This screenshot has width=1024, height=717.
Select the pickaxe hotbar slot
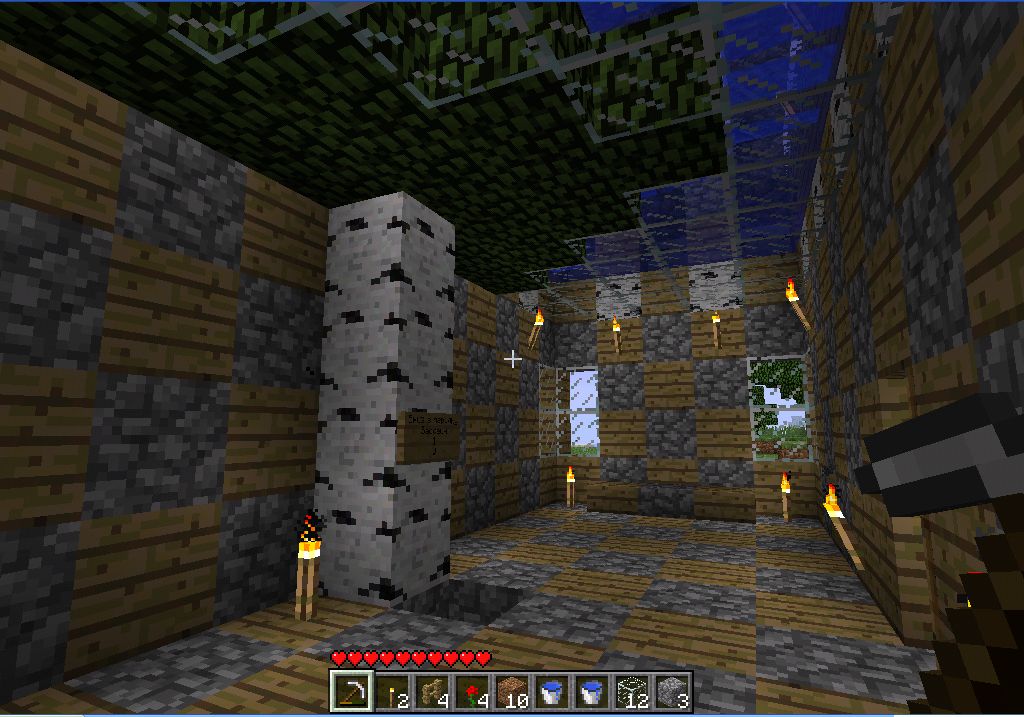point(351,691)
